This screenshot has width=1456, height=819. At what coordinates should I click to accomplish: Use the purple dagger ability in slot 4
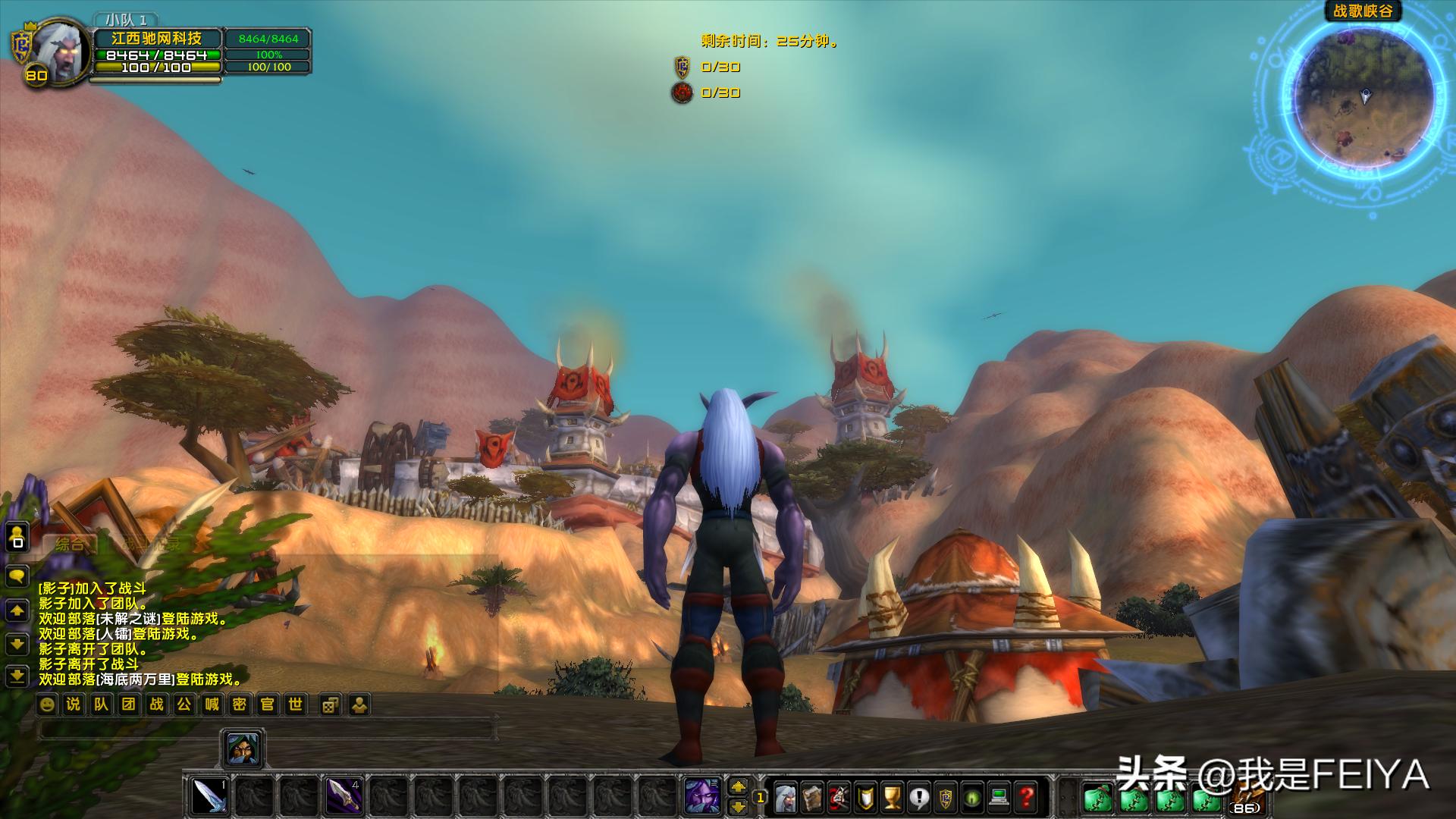(341, 795)
